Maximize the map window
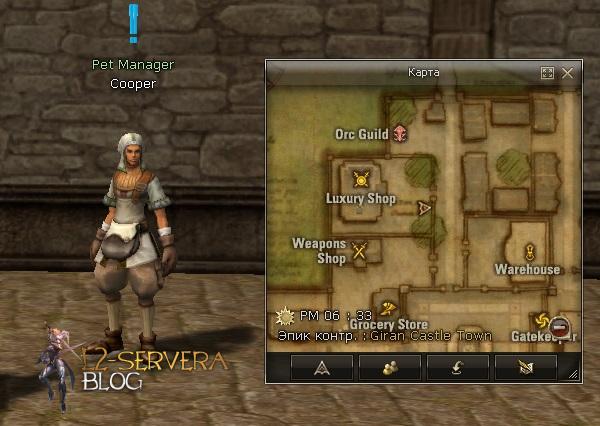The width and height of the screenshot is (600, 426). pos(547,73)
